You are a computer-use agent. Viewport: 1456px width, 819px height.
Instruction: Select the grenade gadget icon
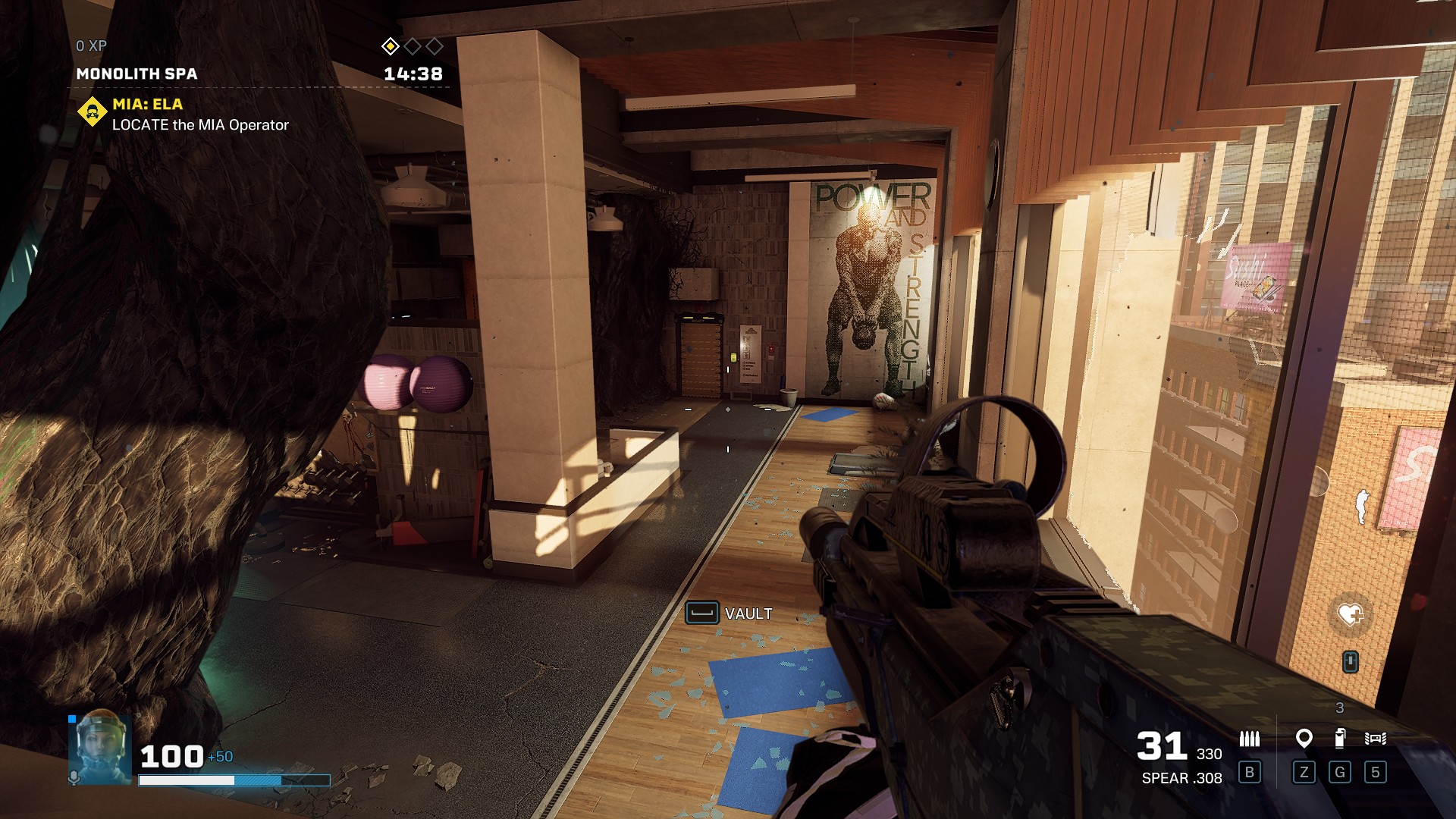pyautogui.click(x=1340, y=738)
